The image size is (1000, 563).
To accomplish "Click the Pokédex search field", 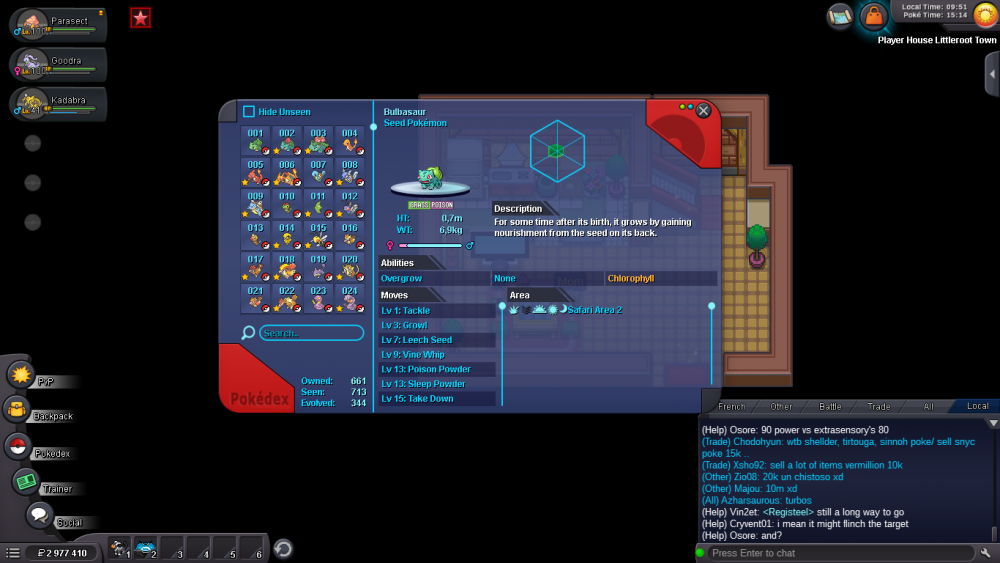I will pos(311,332).
